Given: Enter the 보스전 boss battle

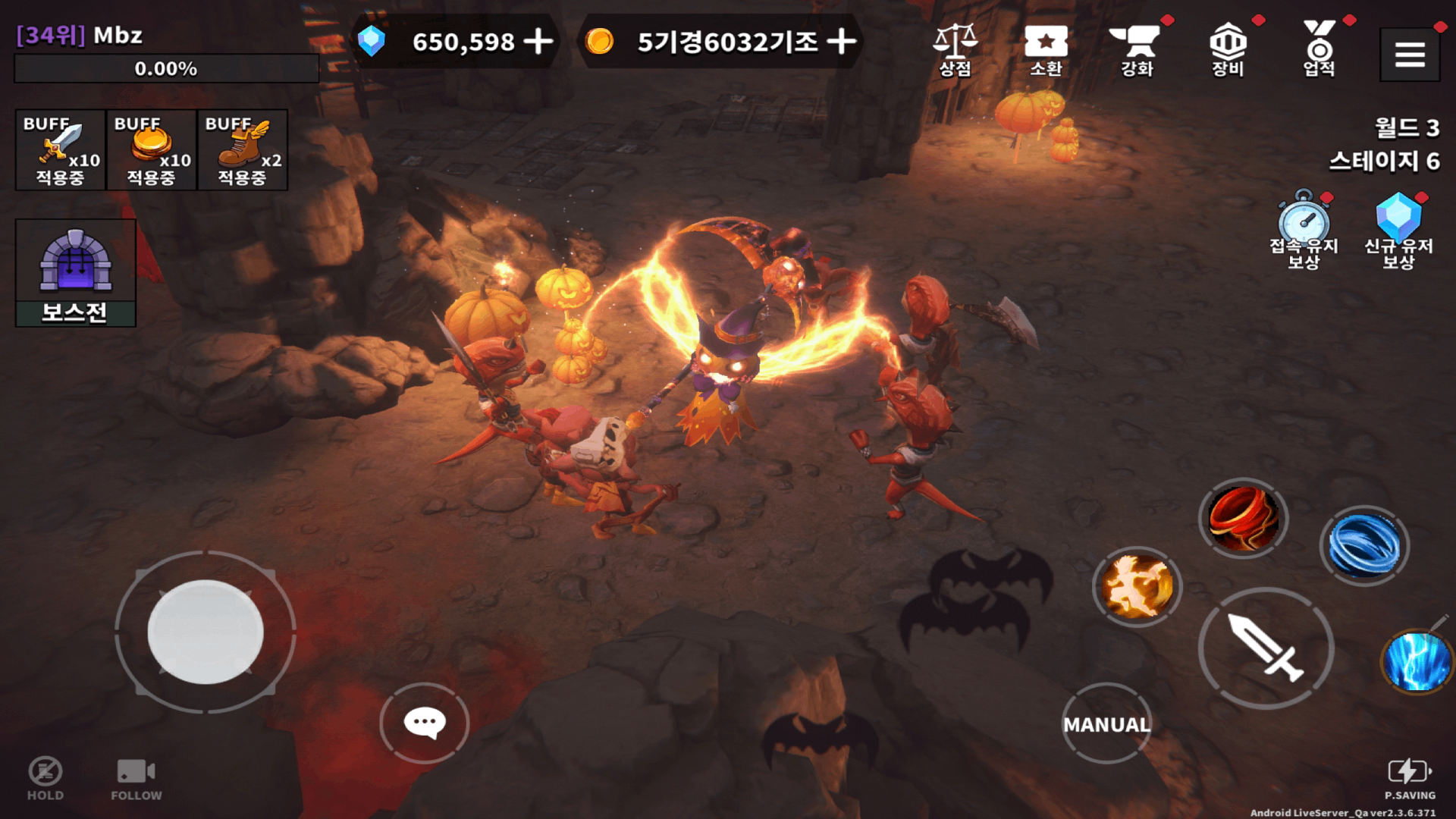Looking at the screenshot, I should point(76,273).
